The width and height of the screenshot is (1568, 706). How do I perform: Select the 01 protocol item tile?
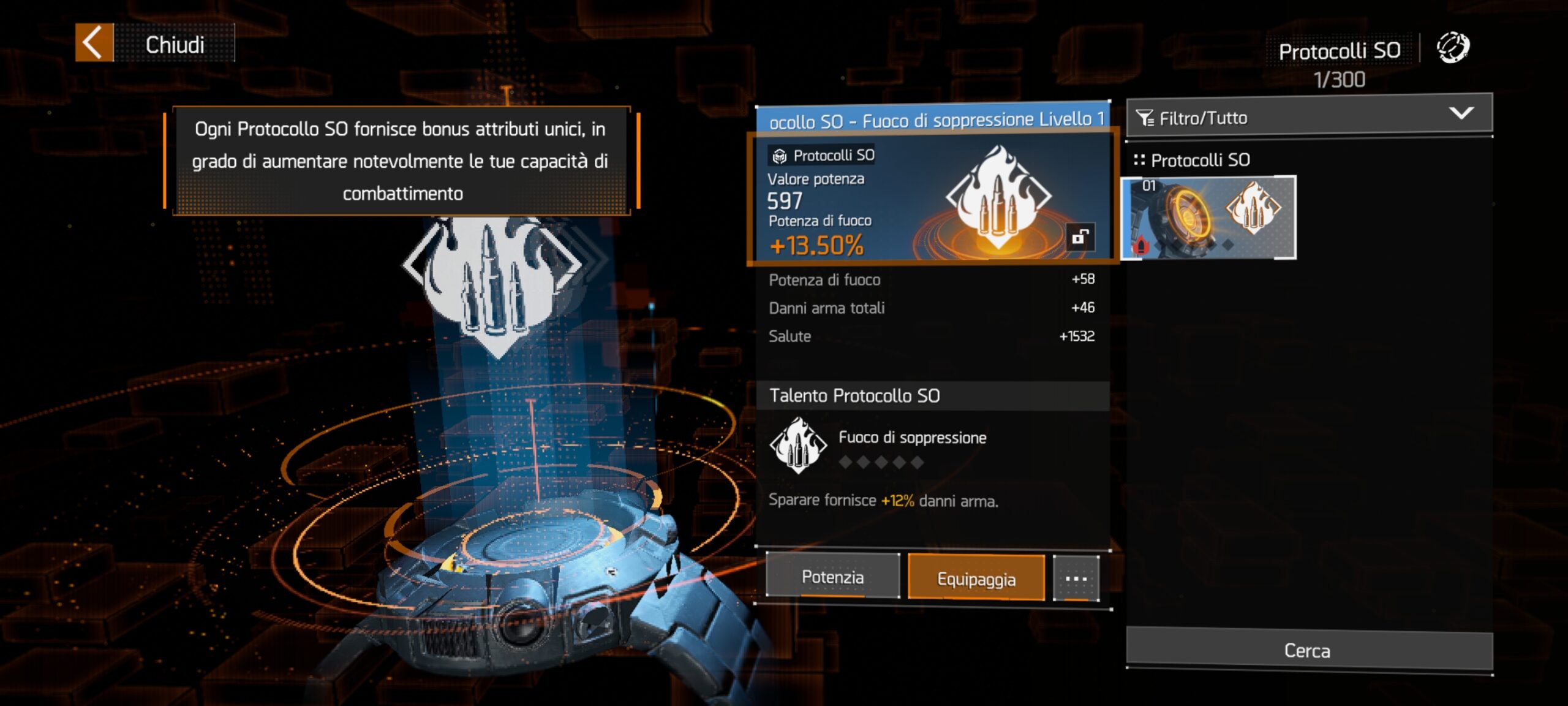point(1209,218)
